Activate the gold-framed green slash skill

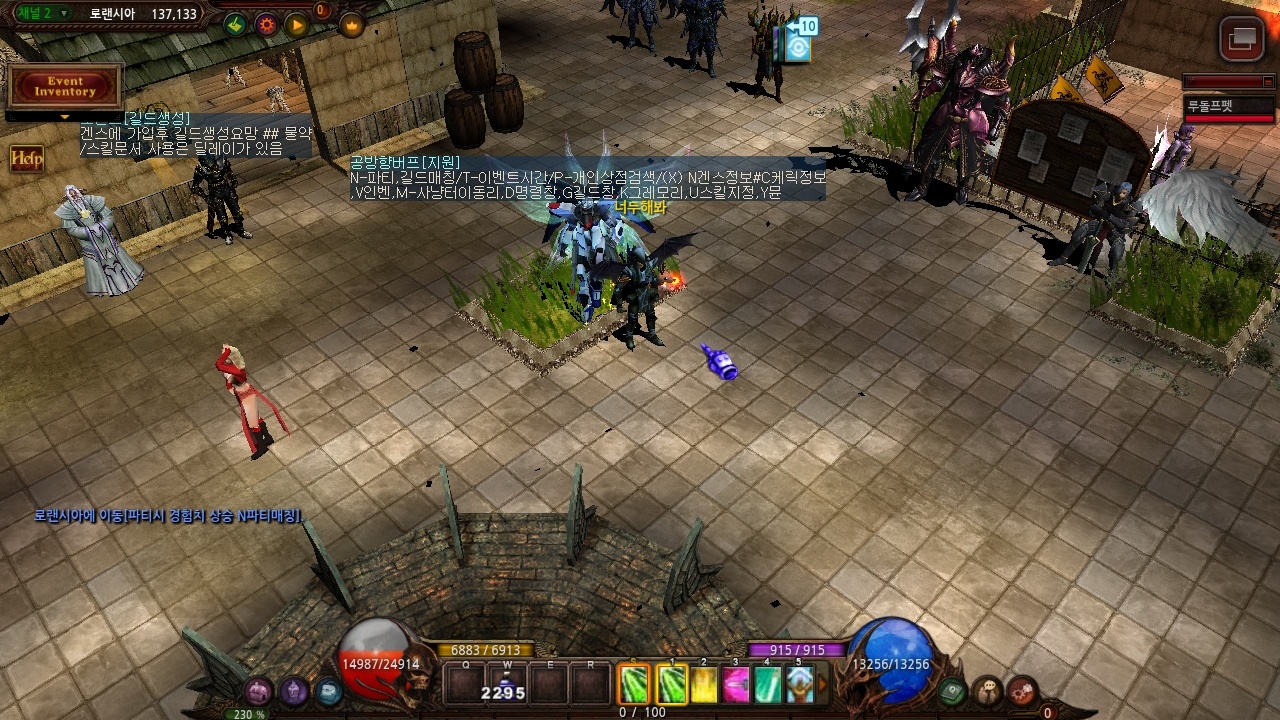click(672, 684)
